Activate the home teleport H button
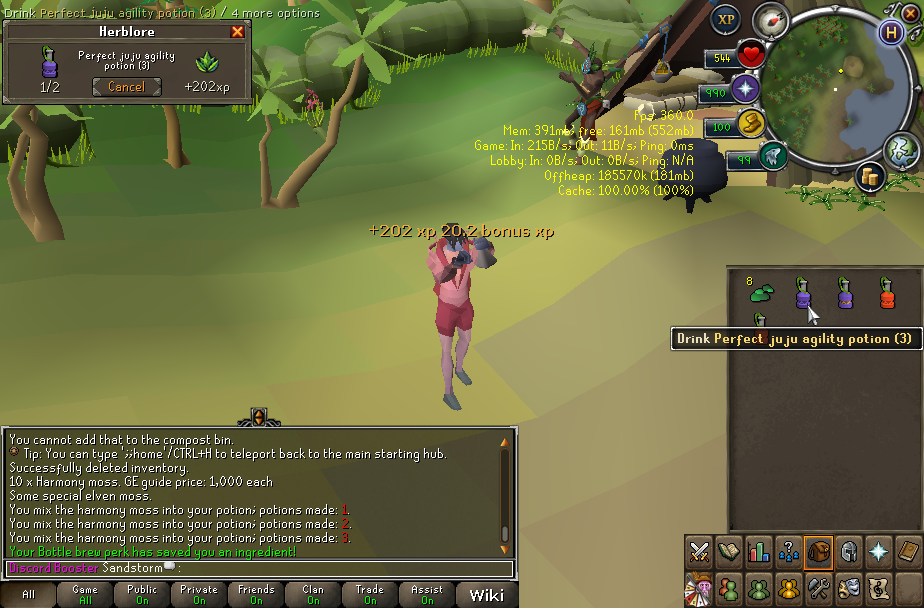 point(891,32)
